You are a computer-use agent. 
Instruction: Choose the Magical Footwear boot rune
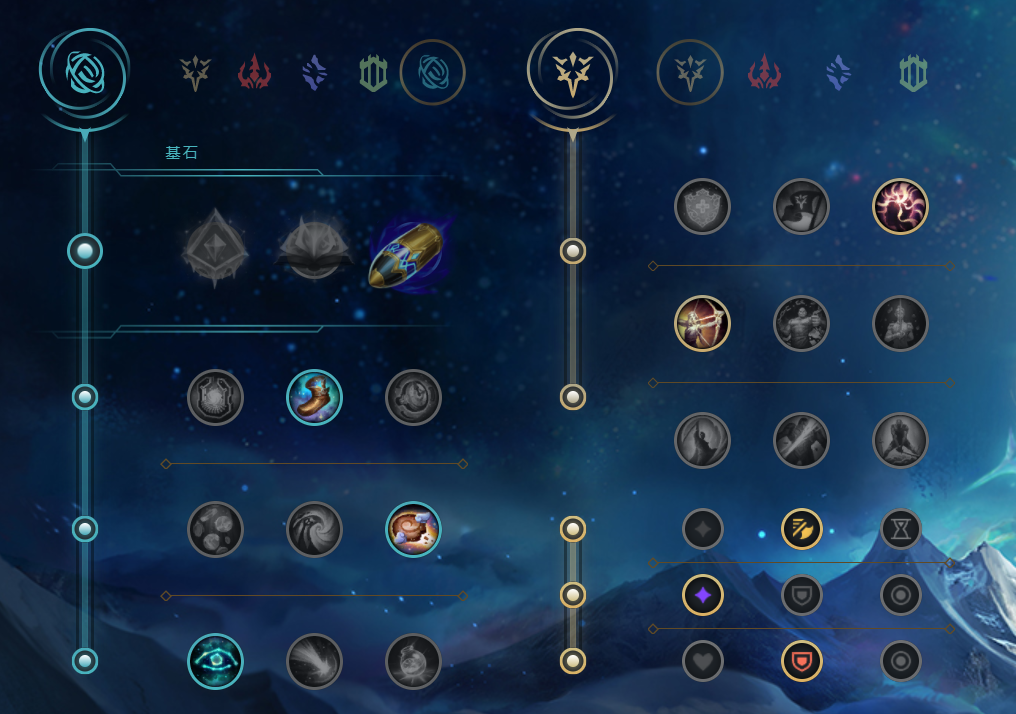(314, 397)
